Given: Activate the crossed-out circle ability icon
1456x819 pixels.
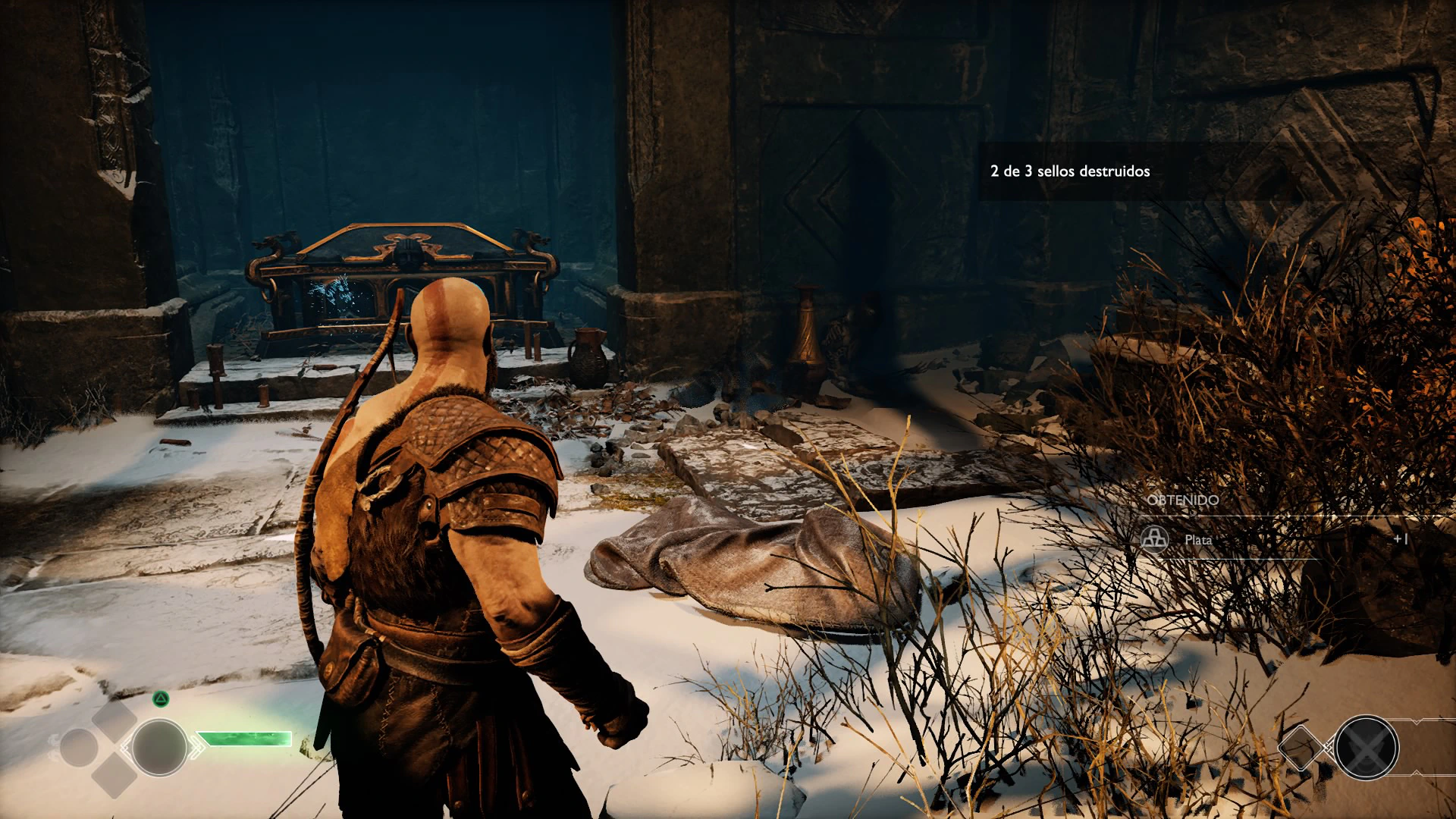Looking at the screenshot, I should 1366,748.
